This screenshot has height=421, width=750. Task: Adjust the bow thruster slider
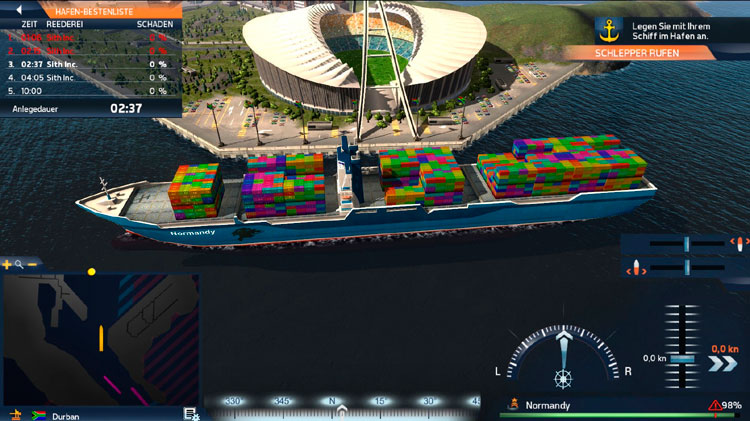click(687, 243)
